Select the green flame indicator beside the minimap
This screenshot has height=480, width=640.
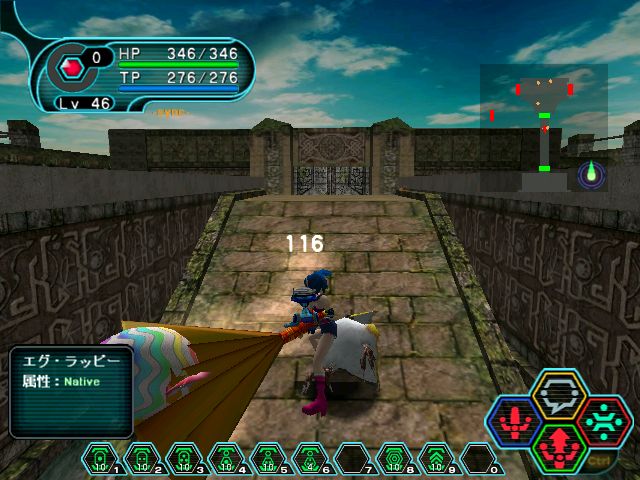591,174
